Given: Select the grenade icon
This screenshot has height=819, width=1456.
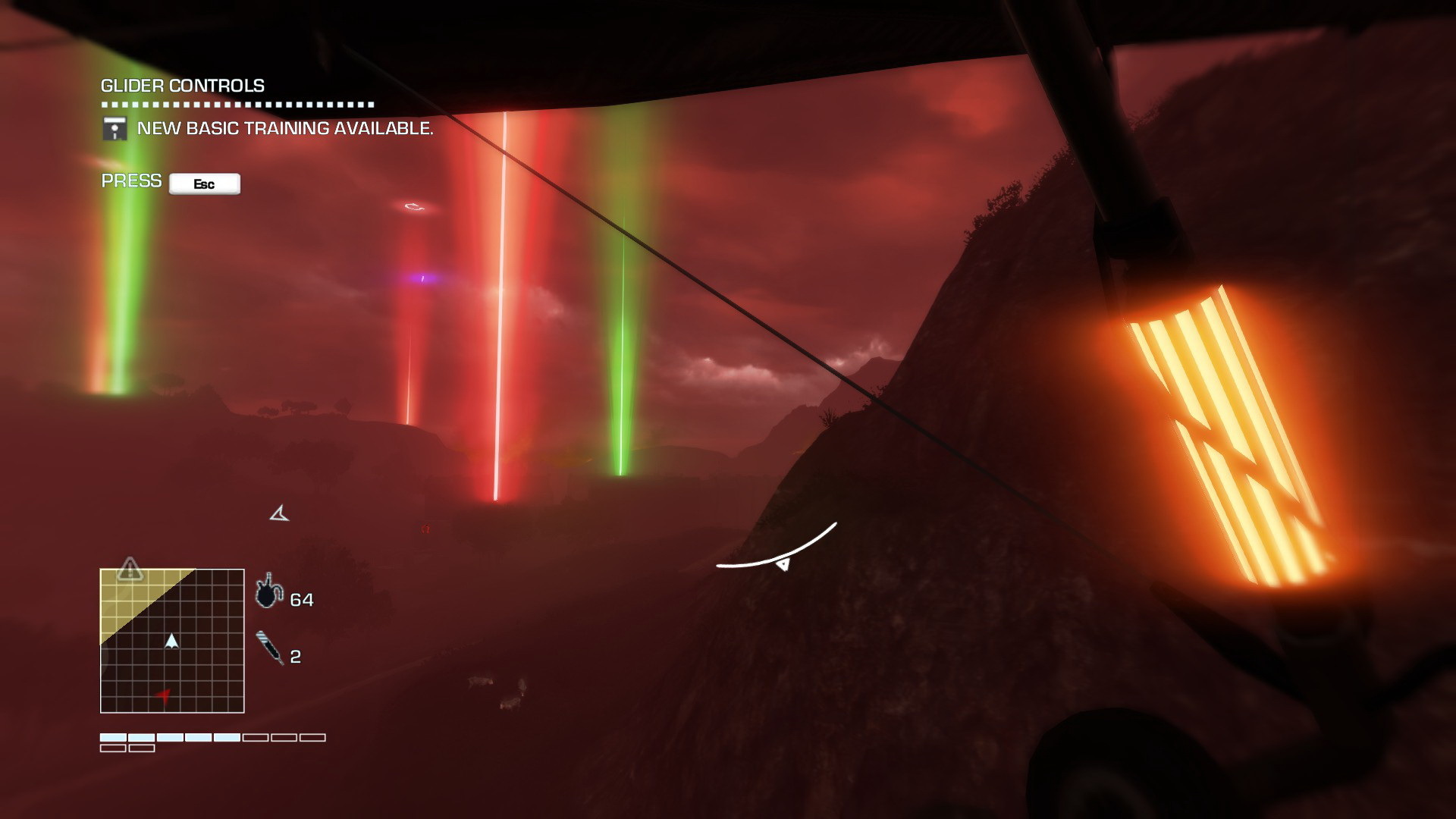Looking at the screenshot, I should tap(266, 594).
